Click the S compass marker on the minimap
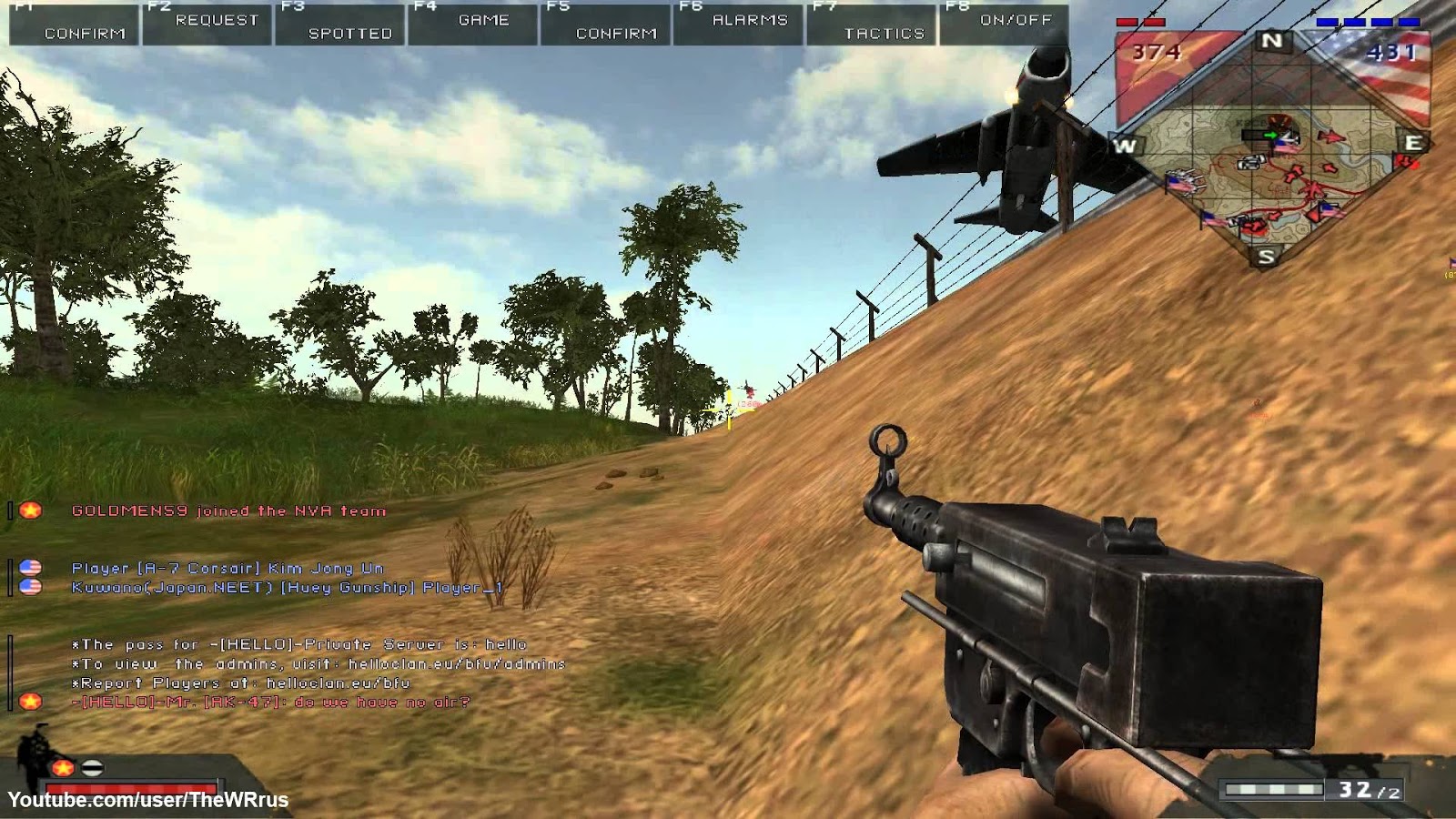The height and width of the screenshot is (819, 1456). (1266, 256)
